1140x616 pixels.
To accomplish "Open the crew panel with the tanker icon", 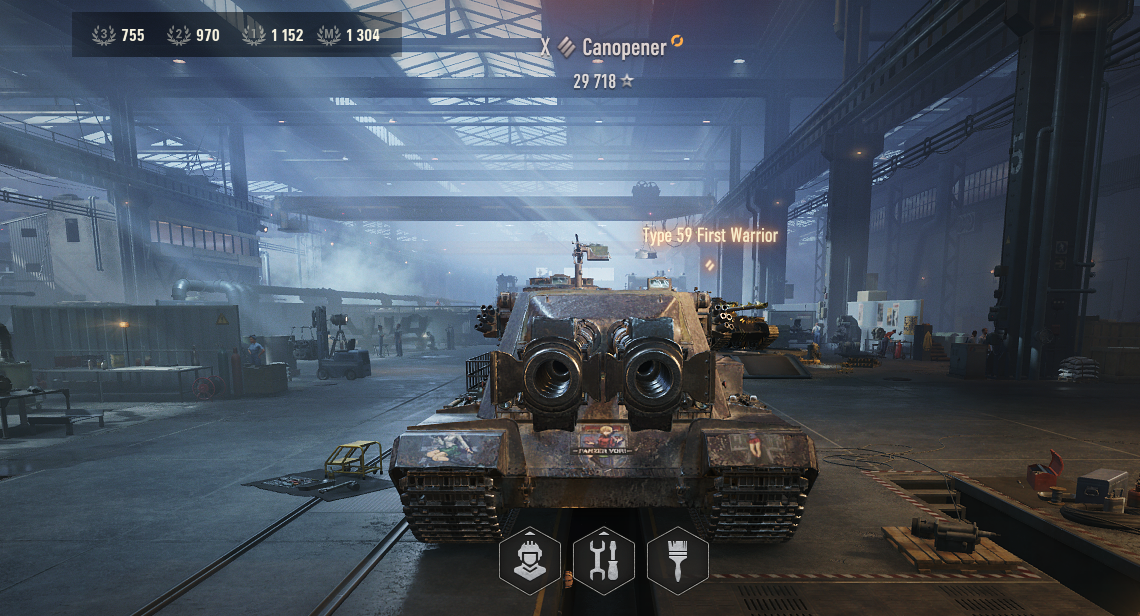I will click(529, 561).
